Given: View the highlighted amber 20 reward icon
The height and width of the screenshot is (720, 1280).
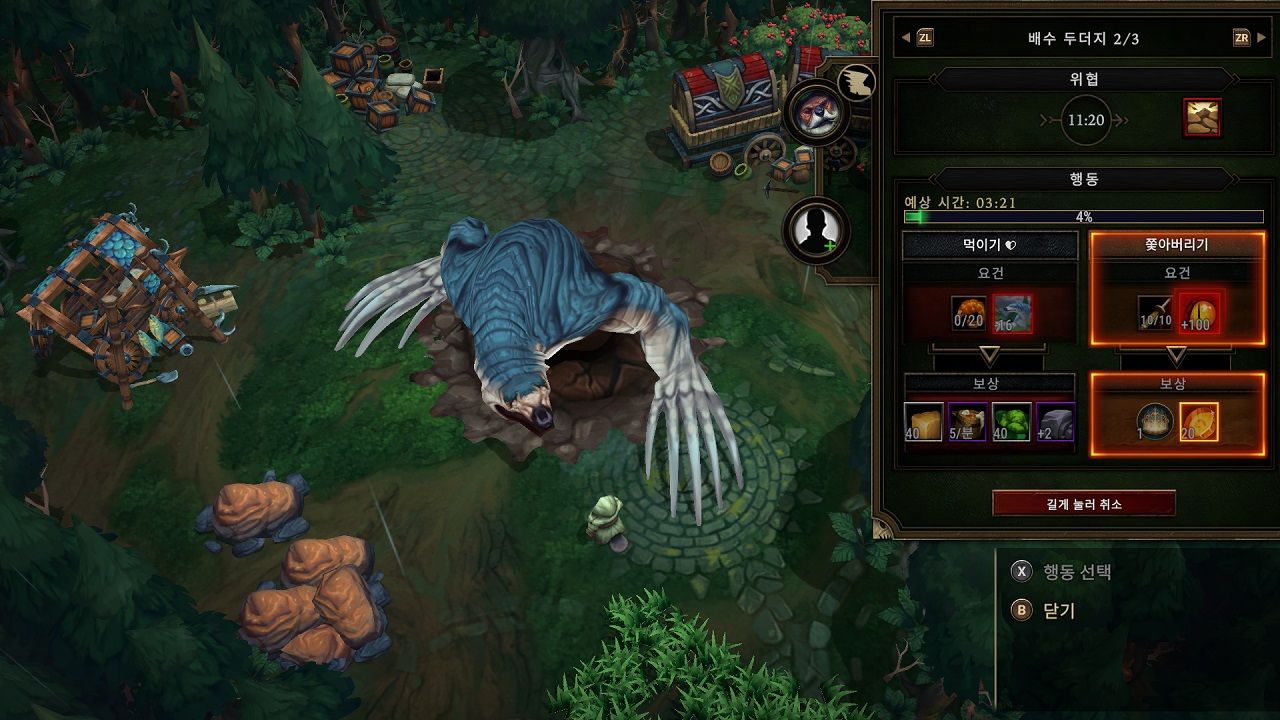Looking at the screenshot, I should tap(1198, 421).
